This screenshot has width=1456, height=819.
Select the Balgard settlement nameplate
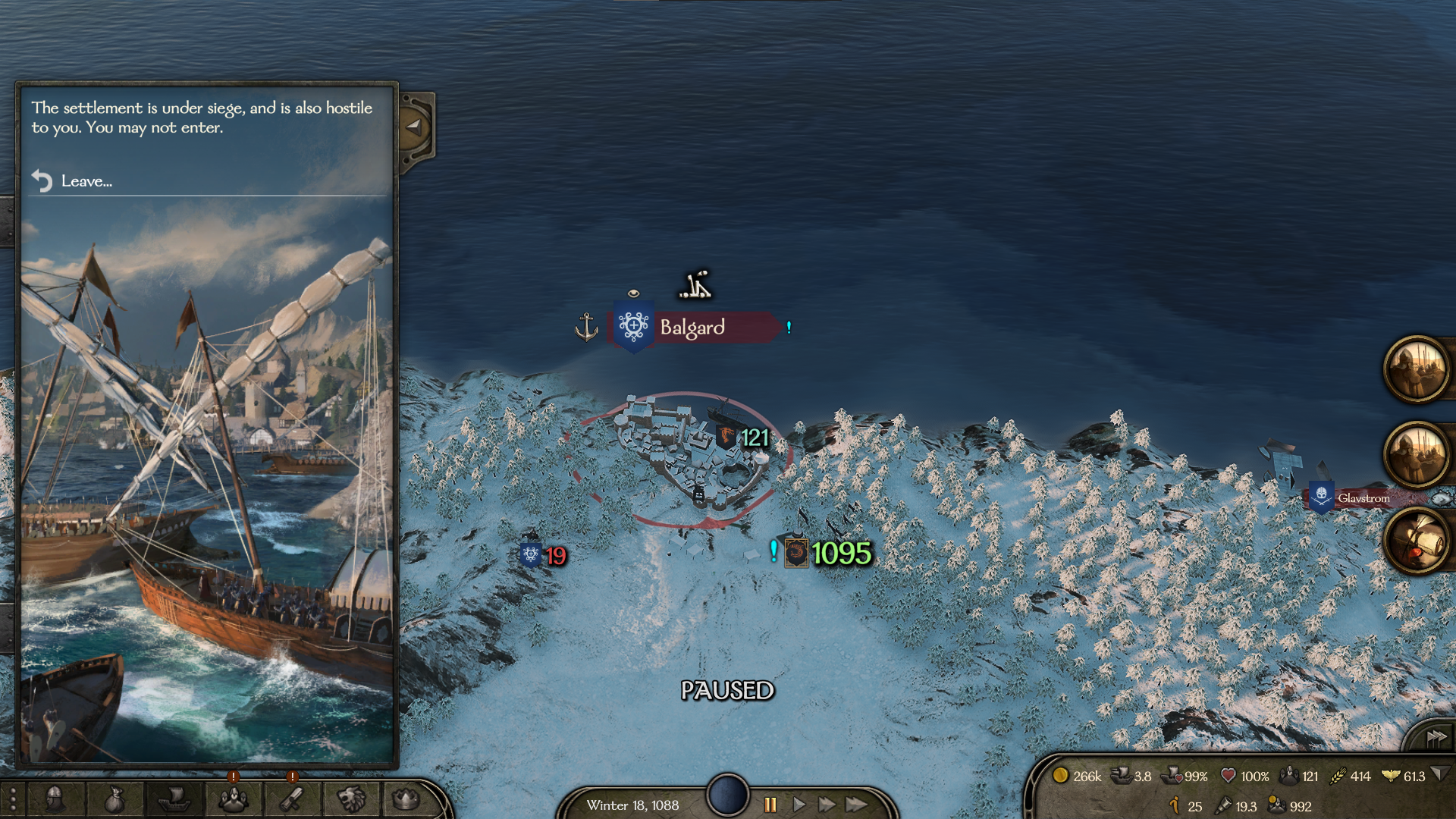tap(692, 327)
